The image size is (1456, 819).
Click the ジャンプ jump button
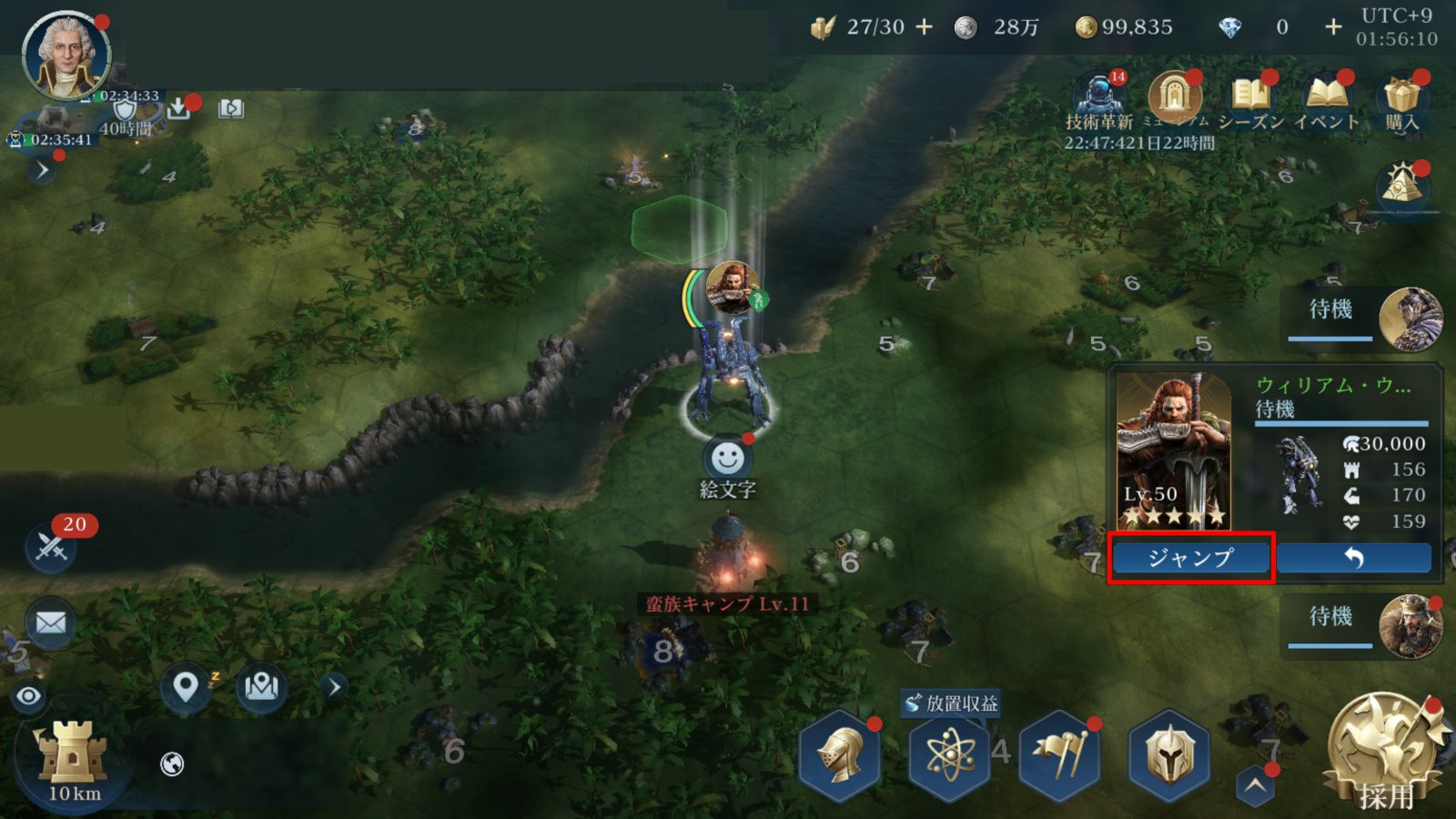click(1190, 558)
